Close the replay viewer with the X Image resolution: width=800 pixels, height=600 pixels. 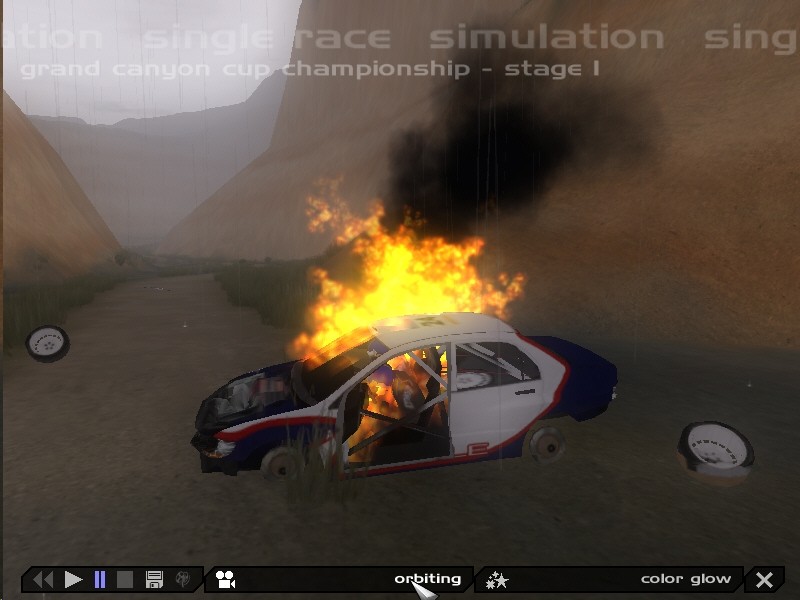tap(765, 579)
